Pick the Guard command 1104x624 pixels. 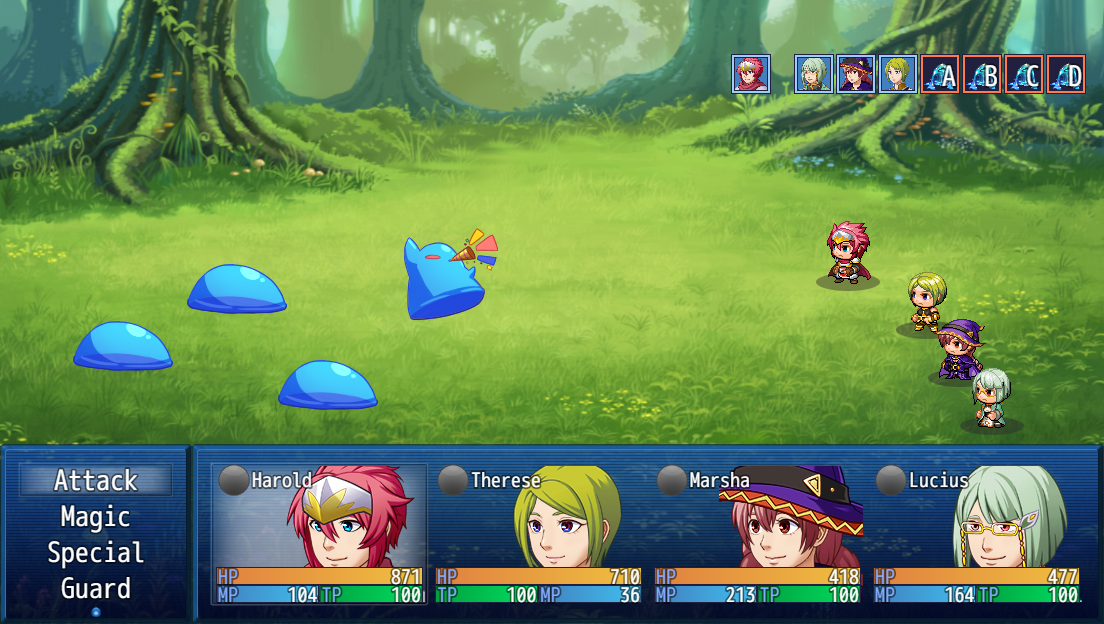pos(95,589)
